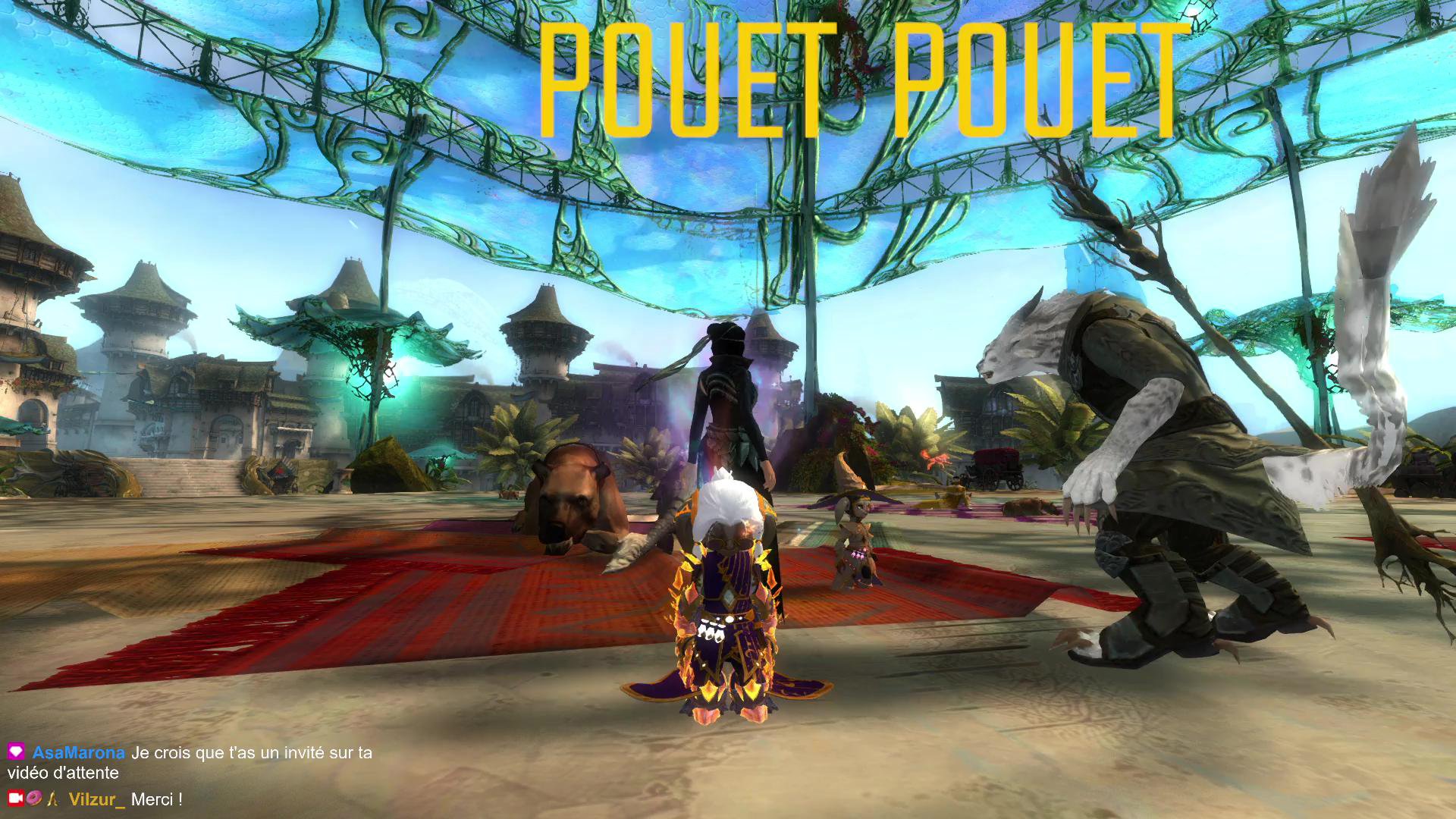Screen dimensions: 1456x819
Task: Click AsaMarona's username in chat overlay
Action: [78, 753]
